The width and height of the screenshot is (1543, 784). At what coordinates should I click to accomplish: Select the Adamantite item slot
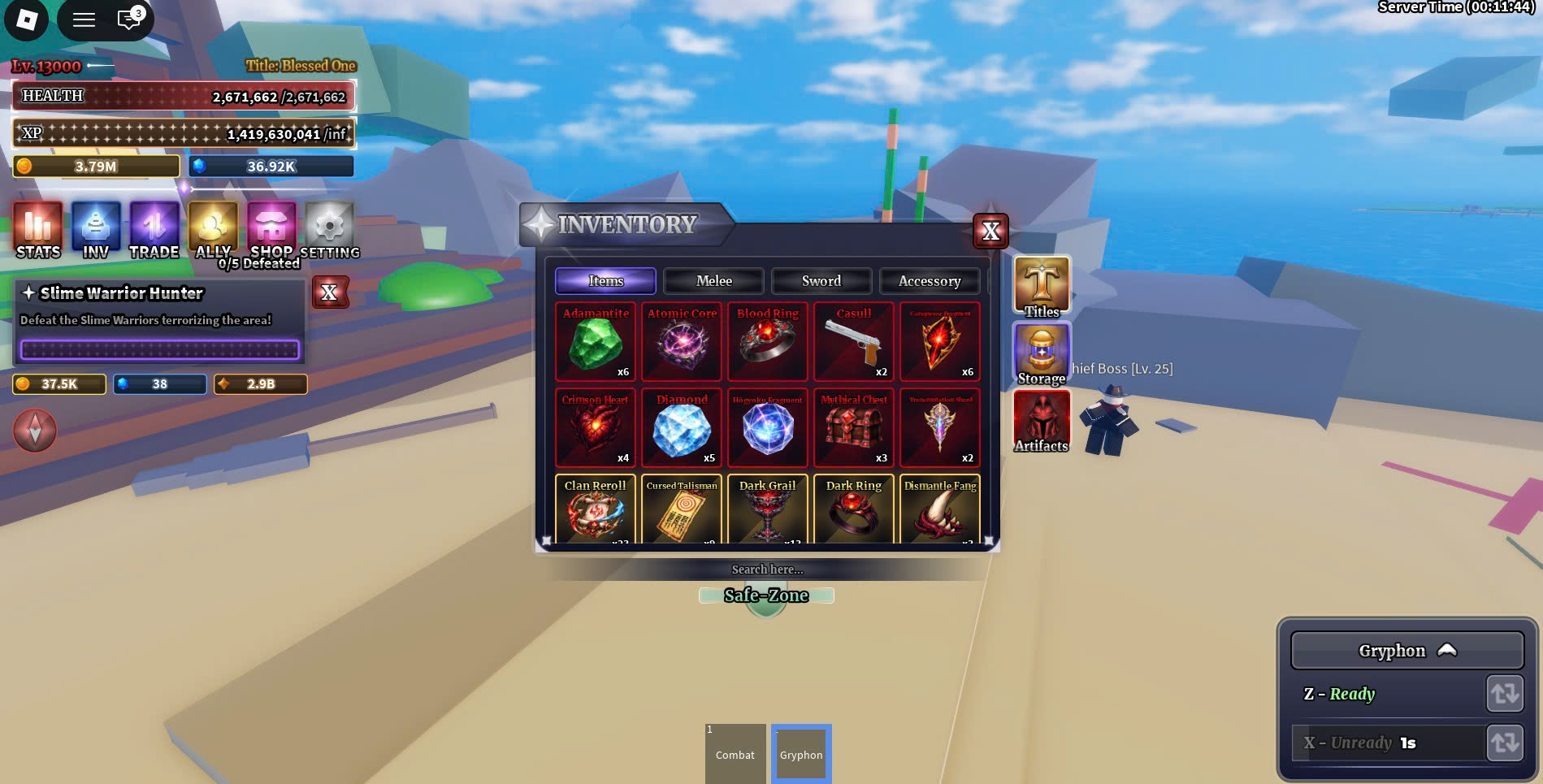(596, 342)
